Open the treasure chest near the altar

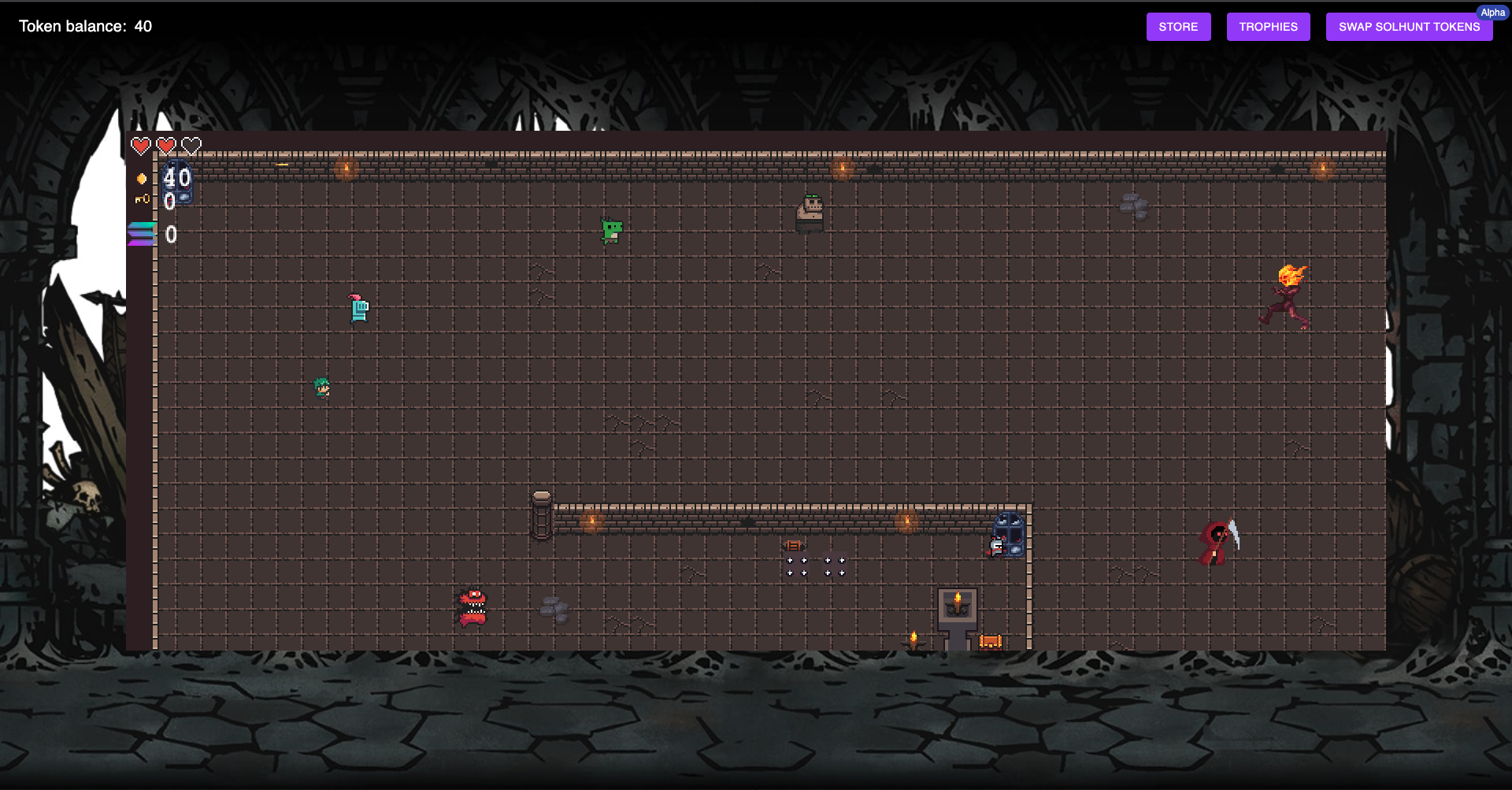[x=990, y=642]
